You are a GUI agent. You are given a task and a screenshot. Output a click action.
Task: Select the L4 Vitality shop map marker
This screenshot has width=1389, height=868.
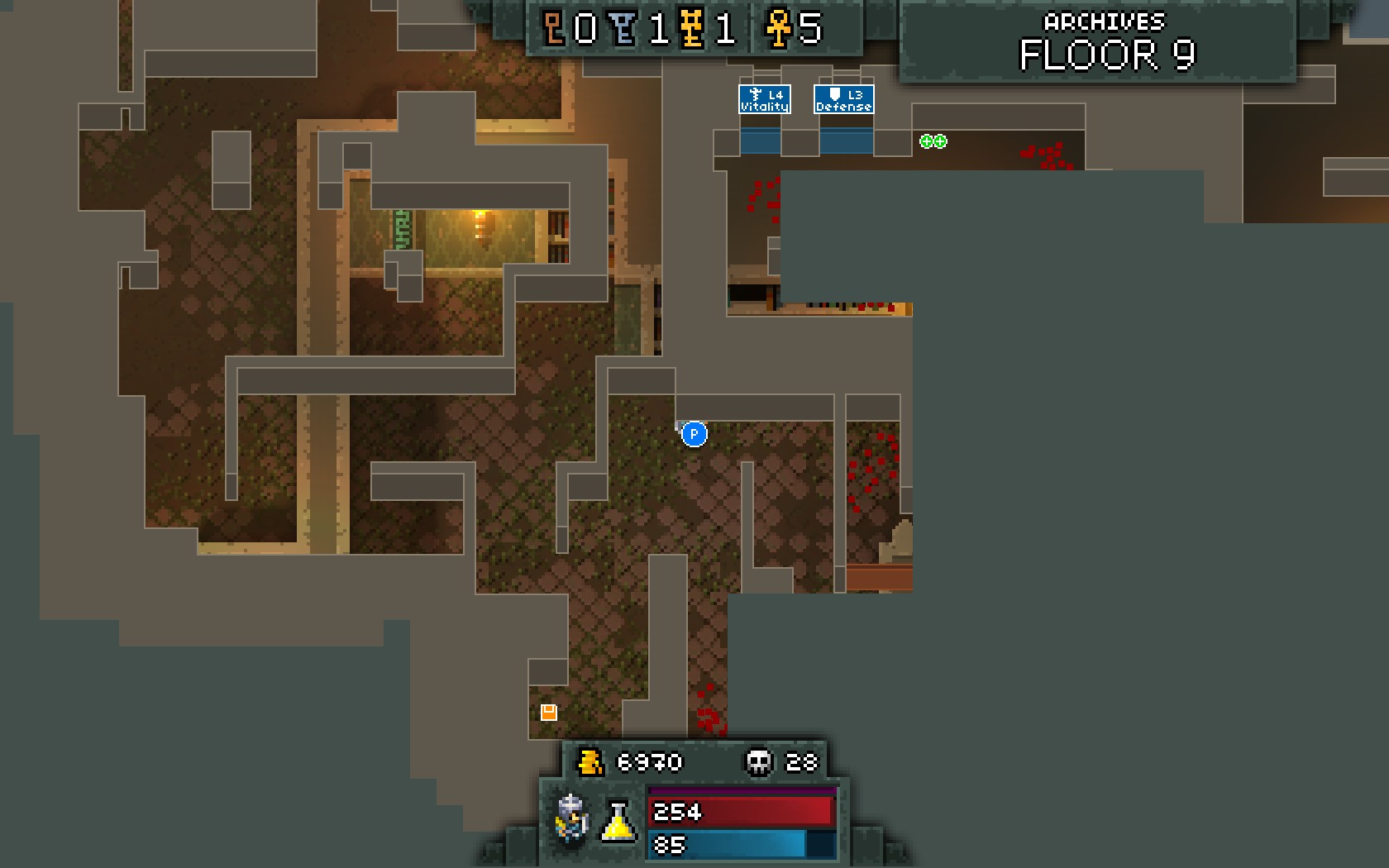pyautogui.click(x=764, y=99)
